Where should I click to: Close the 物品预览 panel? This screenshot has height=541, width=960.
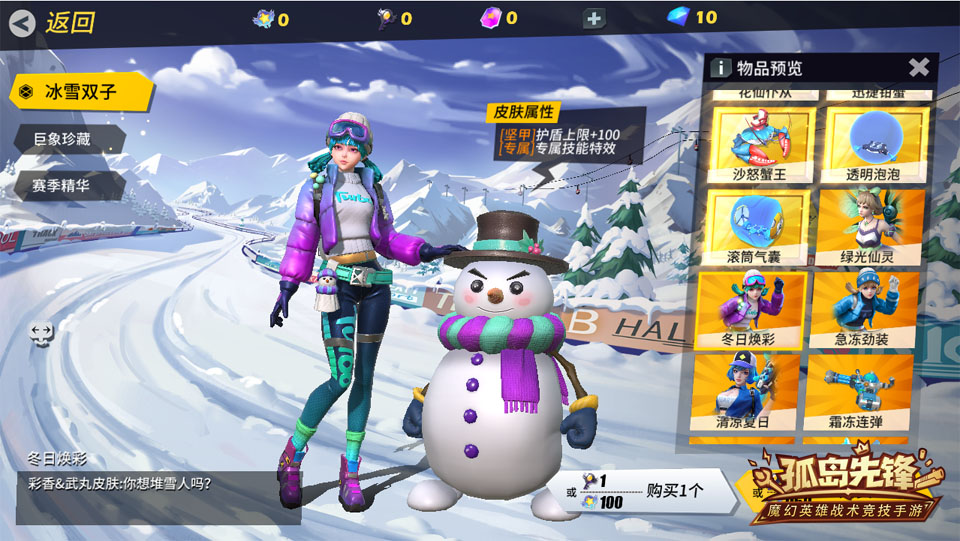tap(918, 67)
